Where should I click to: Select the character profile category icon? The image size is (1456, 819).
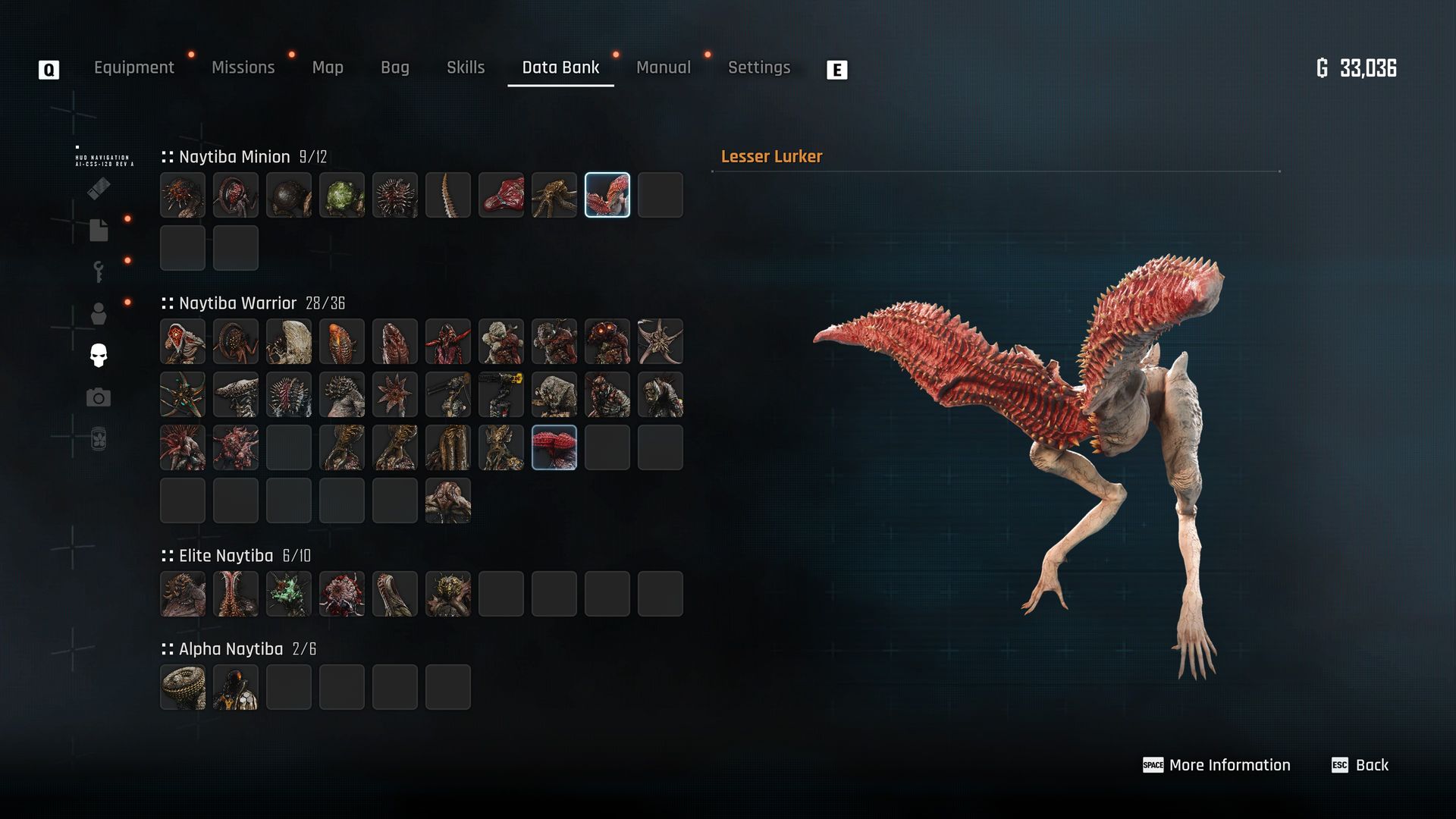[99, 313]
